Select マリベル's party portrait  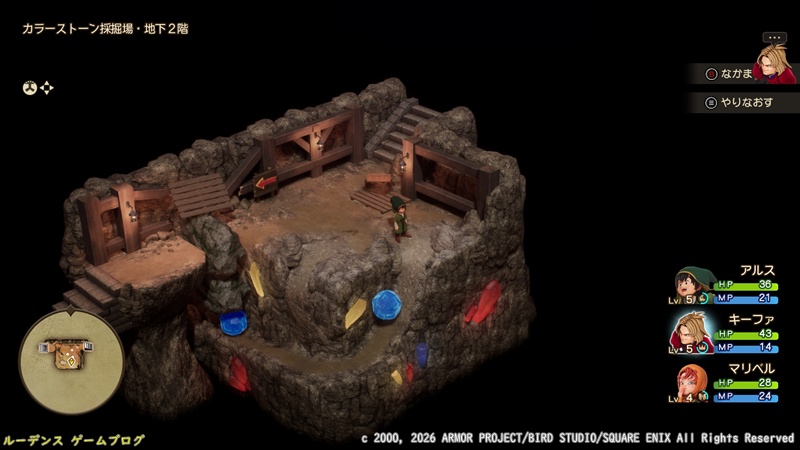[692, 381]
